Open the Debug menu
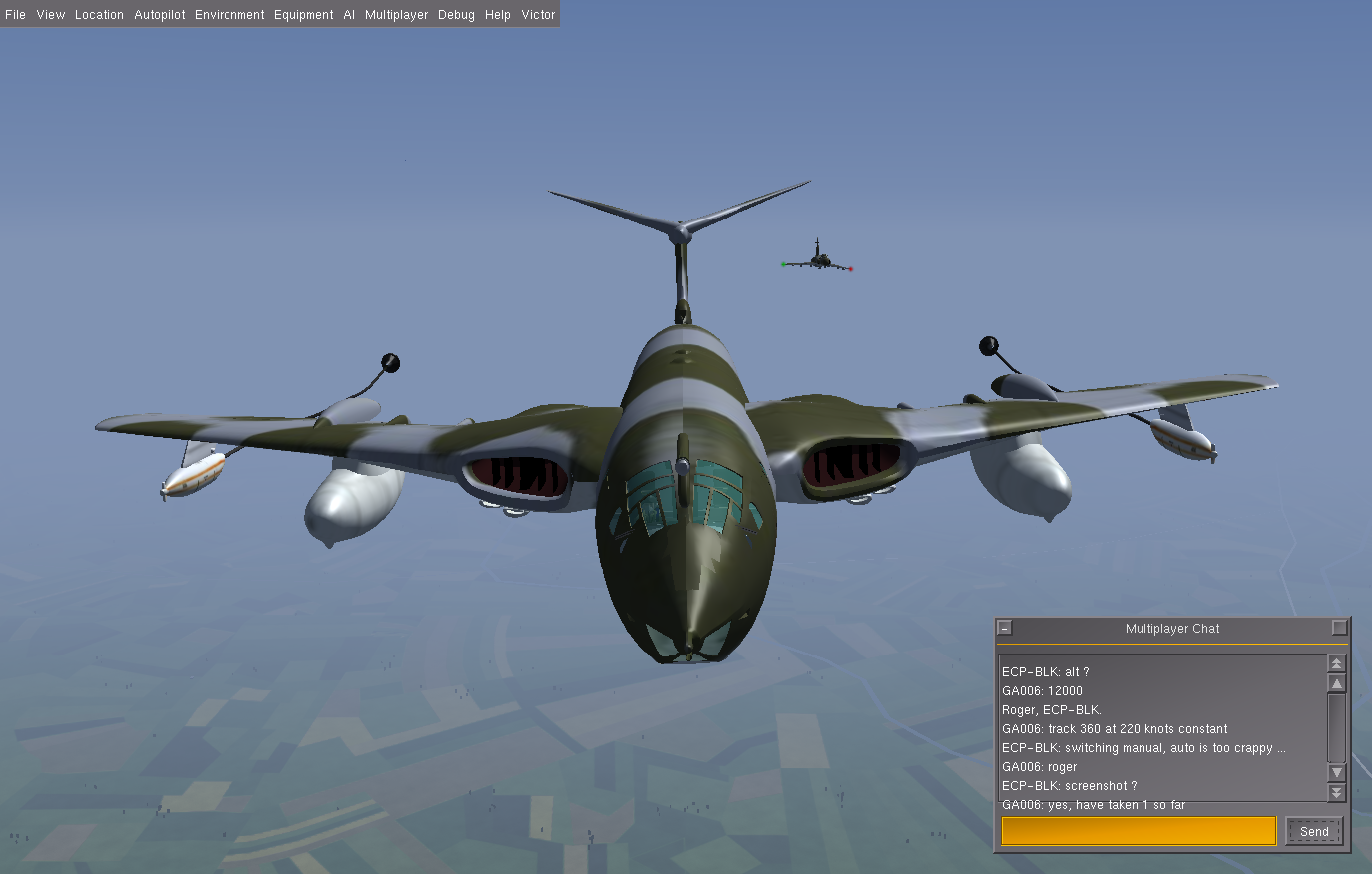This screenshot has width=1372, height=874. click(456, 15)
